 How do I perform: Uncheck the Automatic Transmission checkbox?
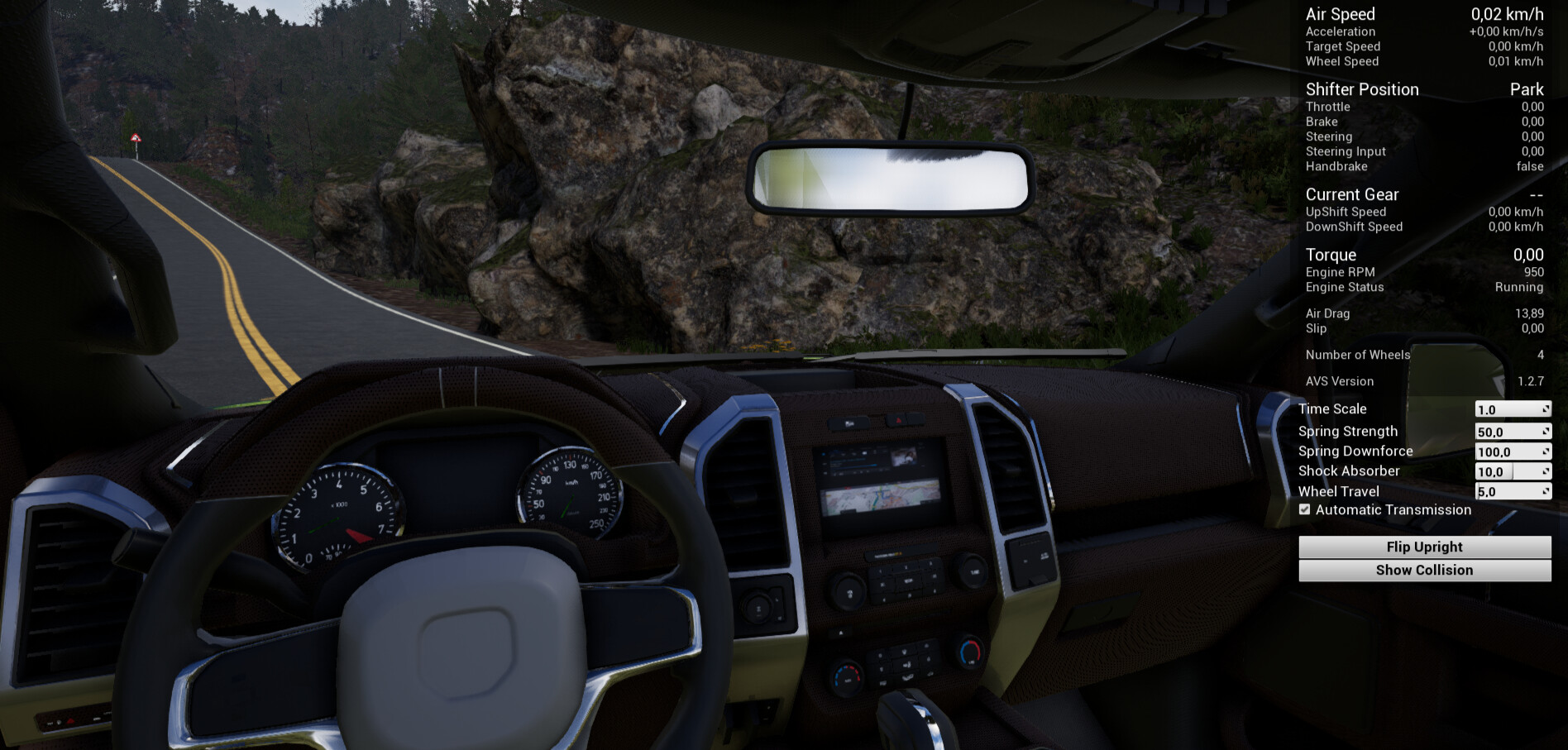point(1305,509)
